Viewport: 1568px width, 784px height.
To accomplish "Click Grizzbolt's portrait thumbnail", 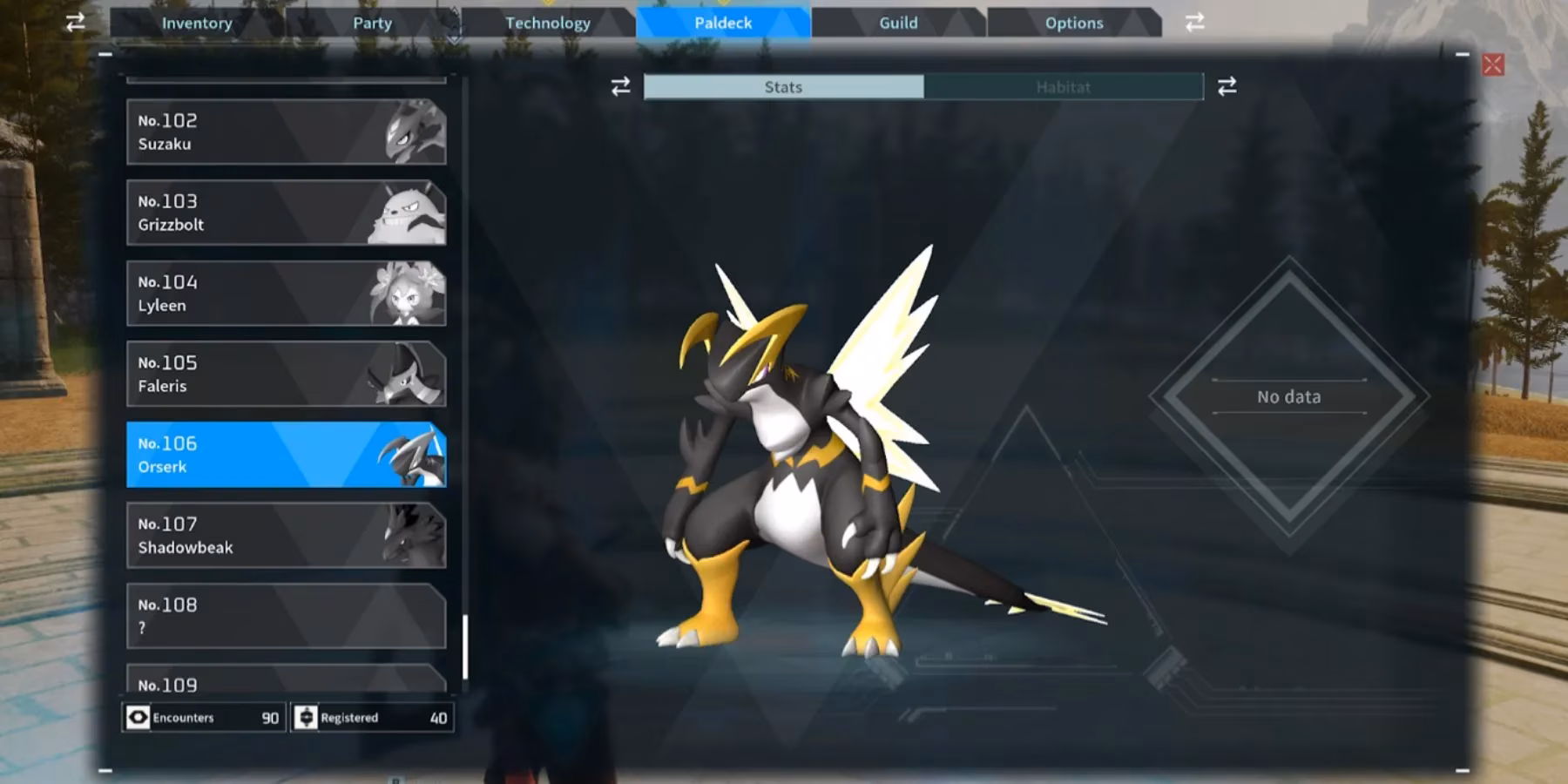I will point(406,212).
